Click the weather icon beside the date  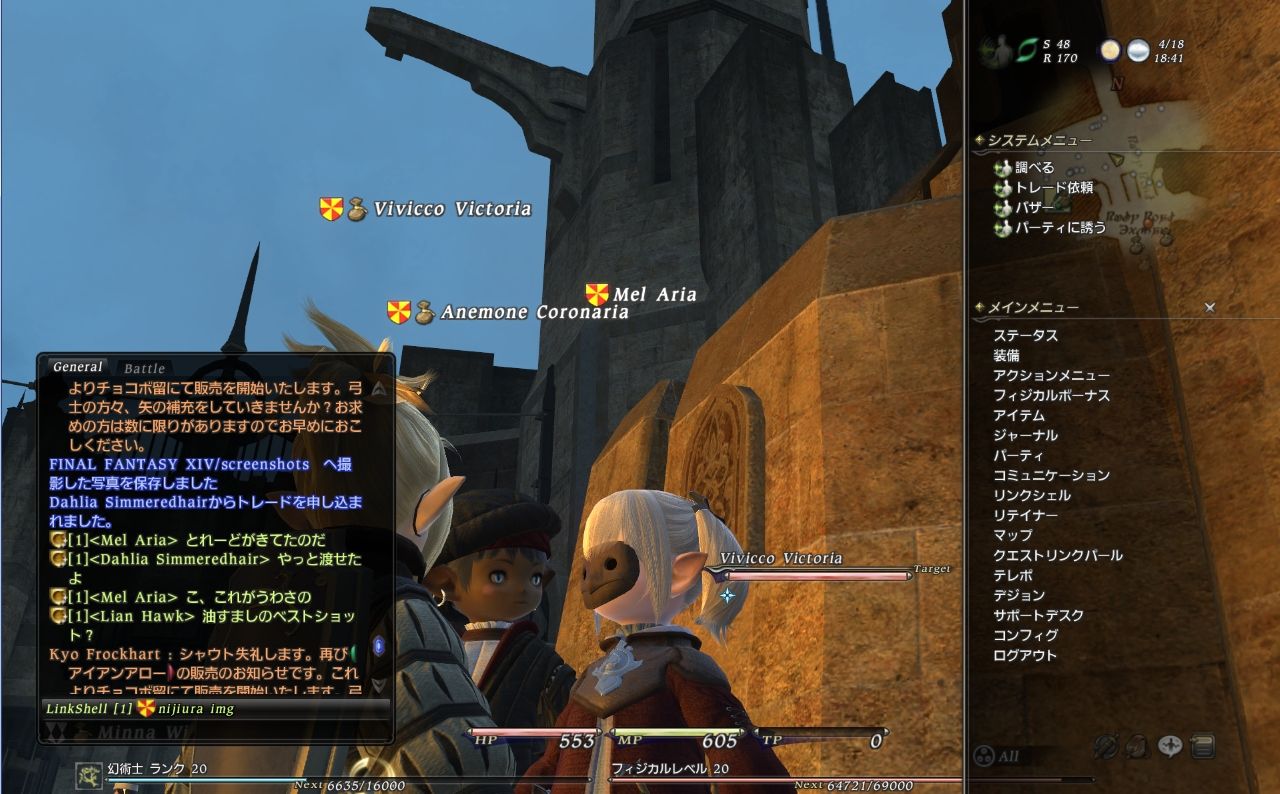1137,52
